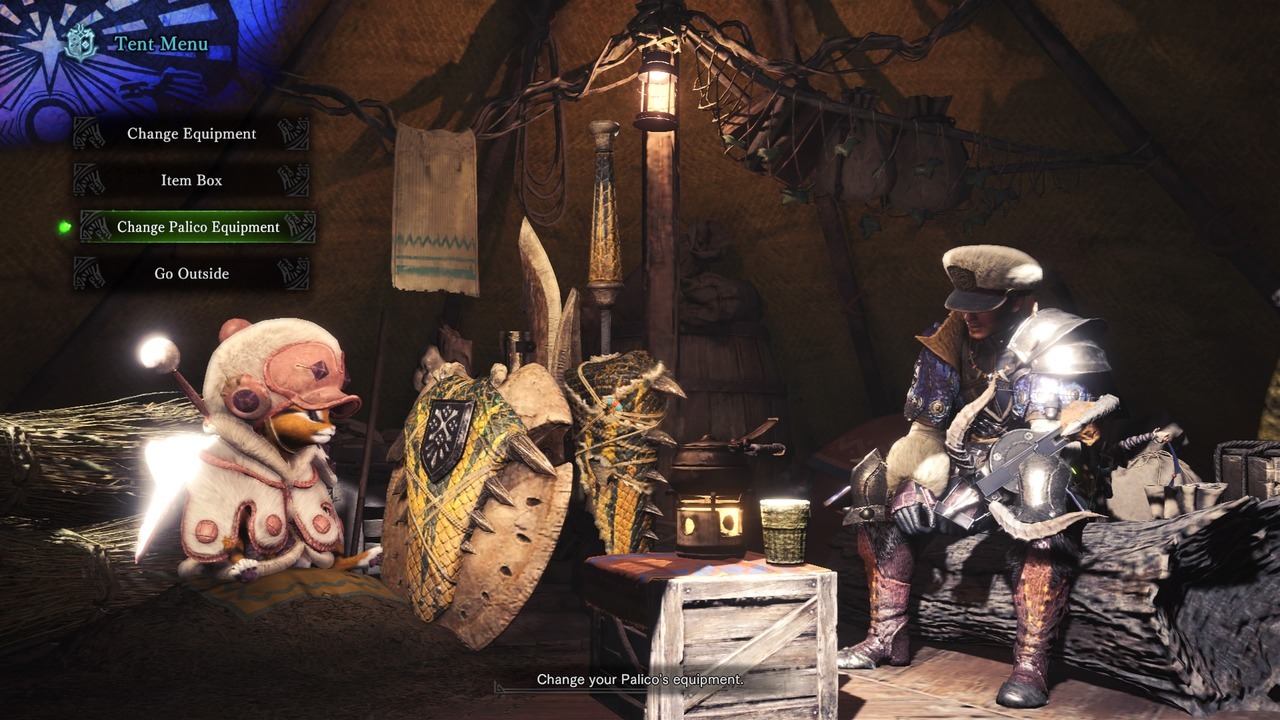Click Go Outside to leave the tent

pos(191,274)
